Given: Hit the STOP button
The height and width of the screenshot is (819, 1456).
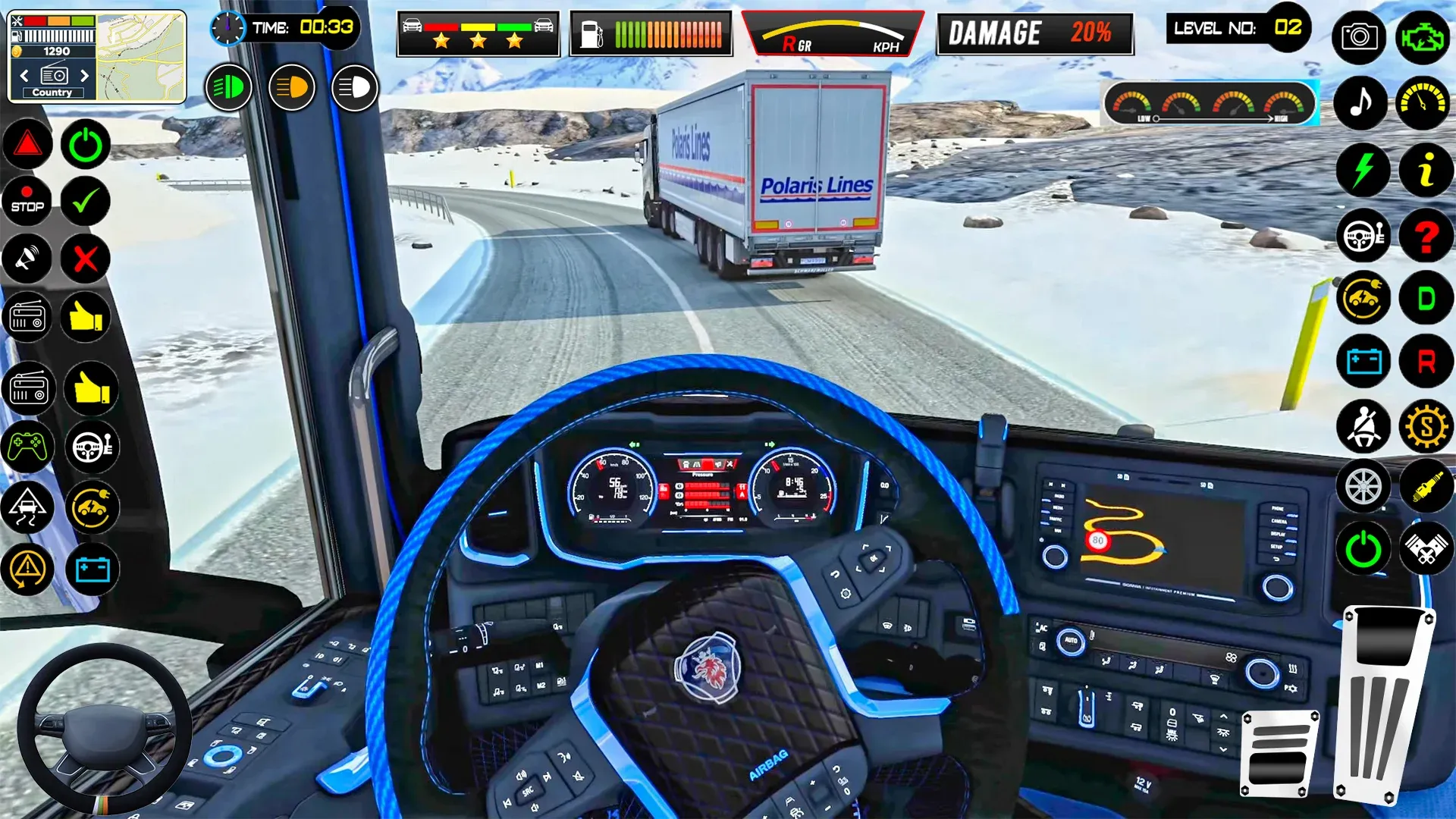Looking at the screenshot, I should coord(27,201).
